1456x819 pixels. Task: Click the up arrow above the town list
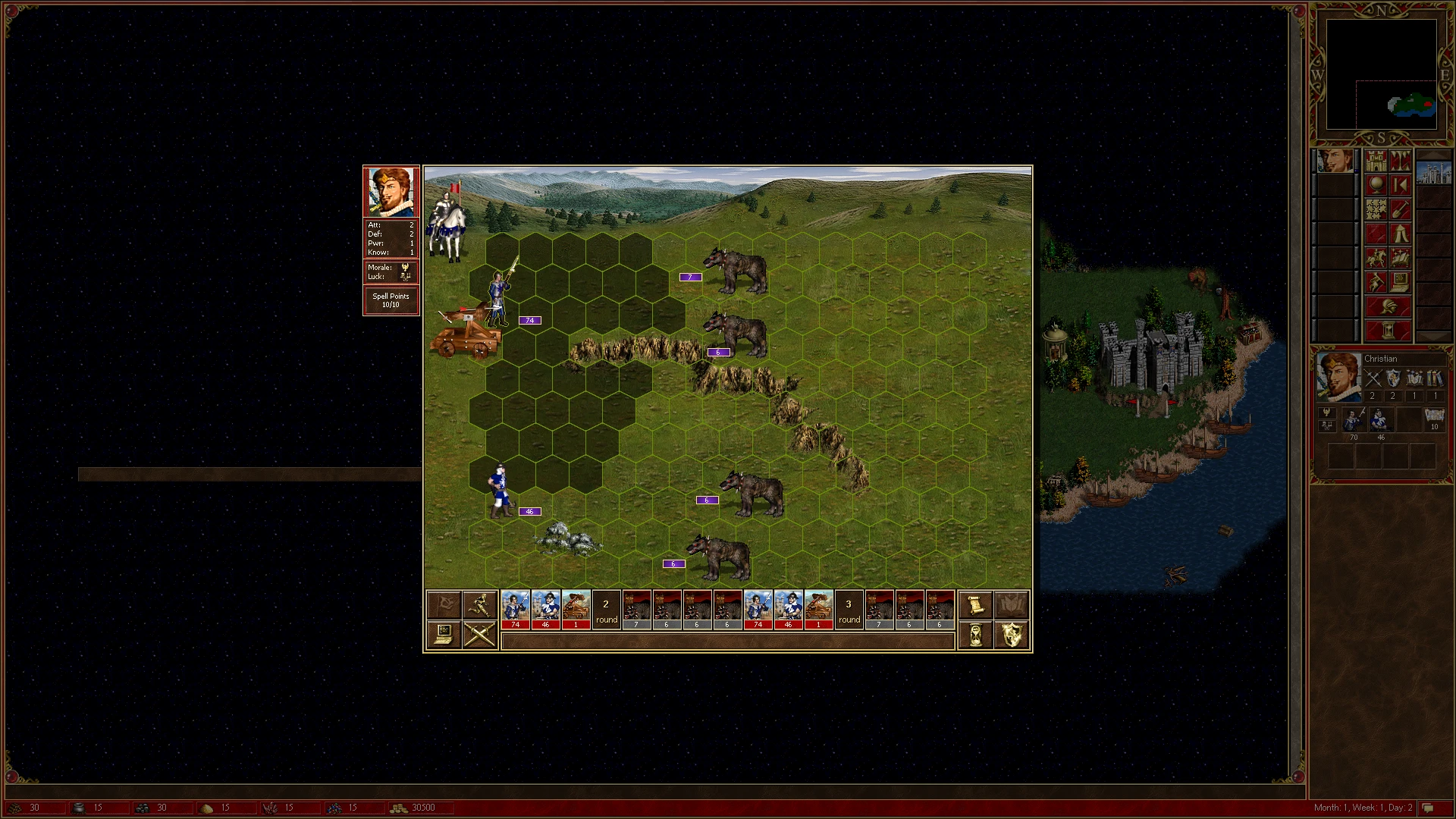click(1432, 155)
